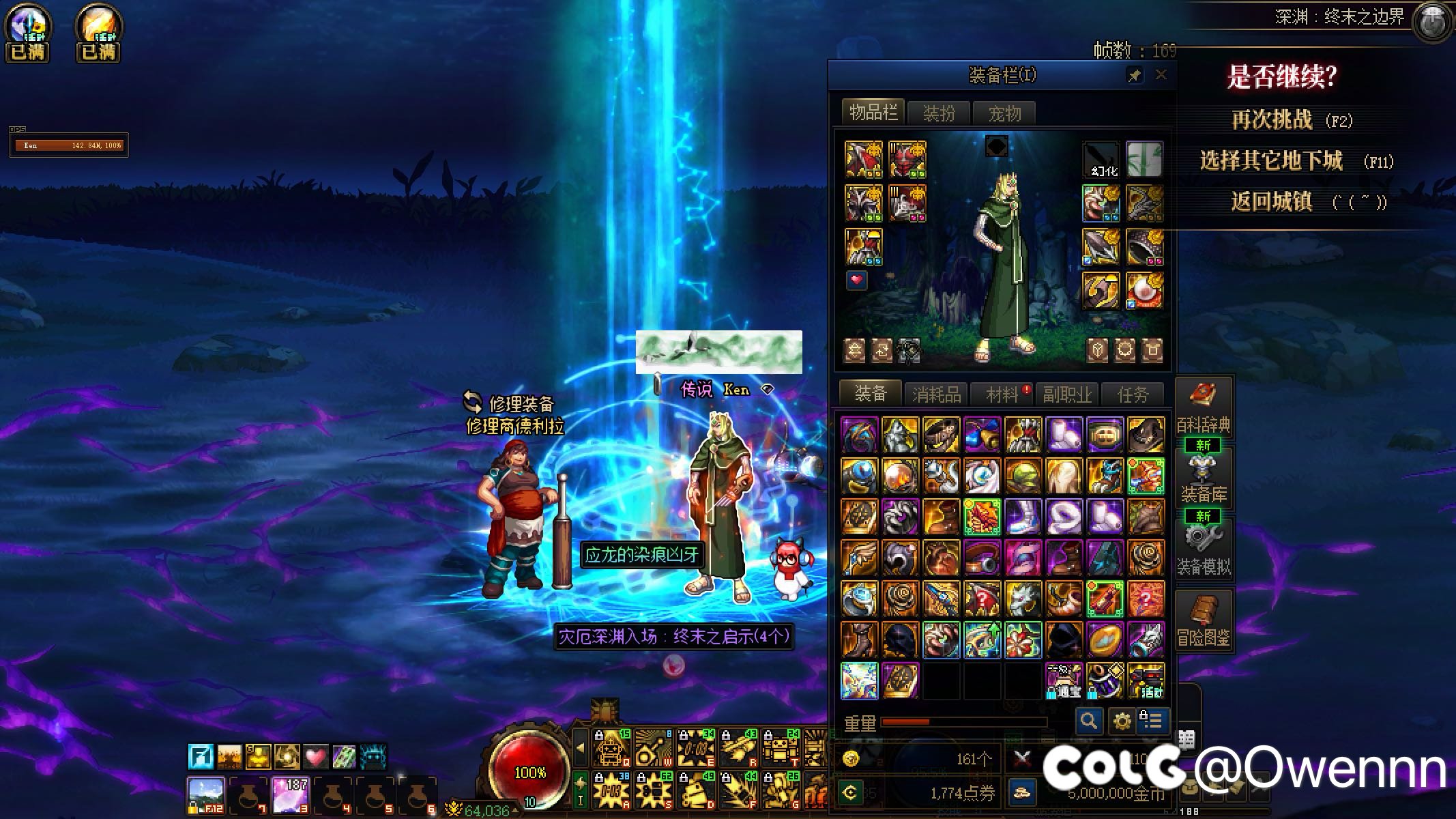Open the 材料 materials tab

1002,394
